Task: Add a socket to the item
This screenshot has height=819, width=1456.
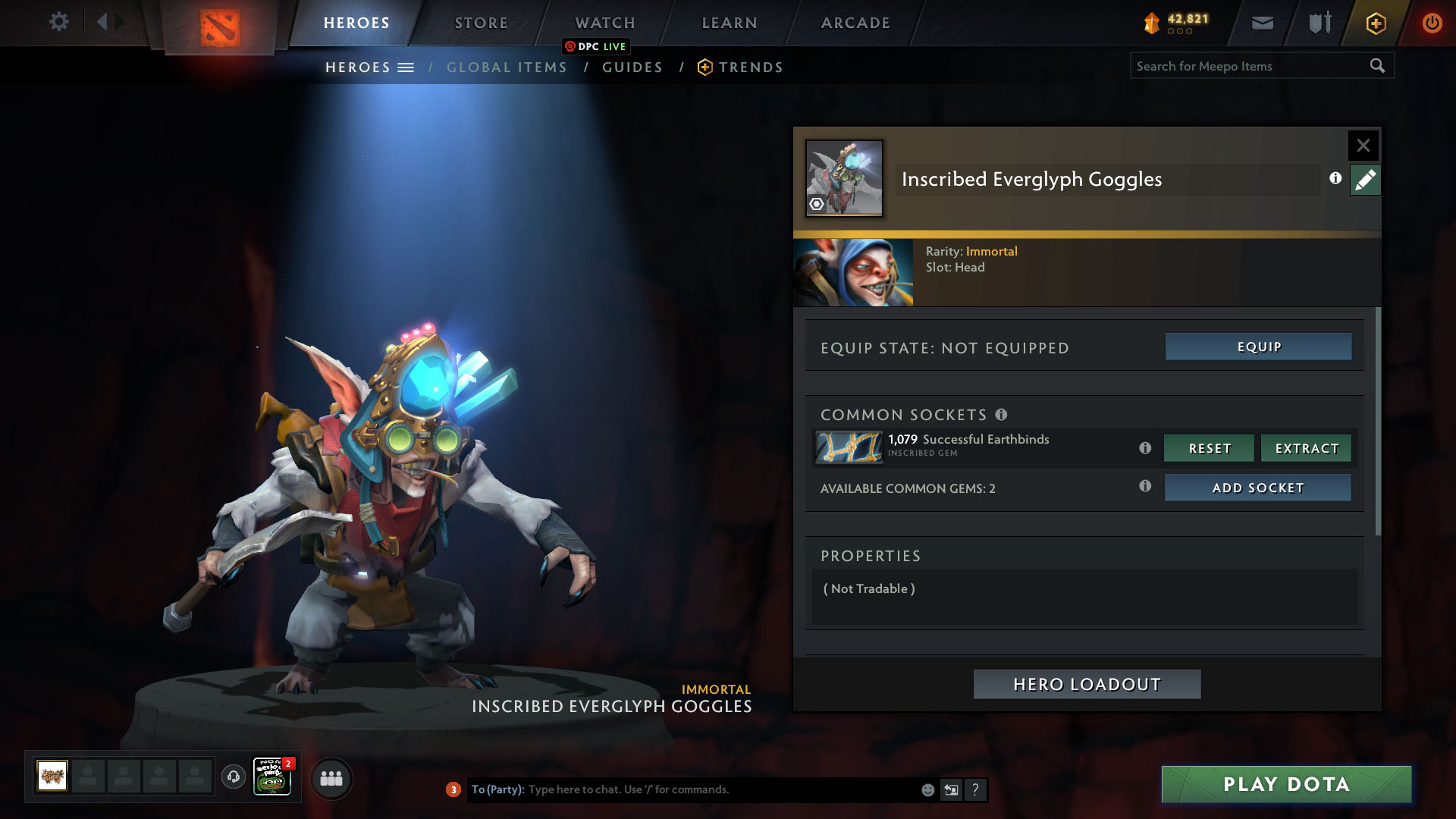Action: pos(1257,488)
